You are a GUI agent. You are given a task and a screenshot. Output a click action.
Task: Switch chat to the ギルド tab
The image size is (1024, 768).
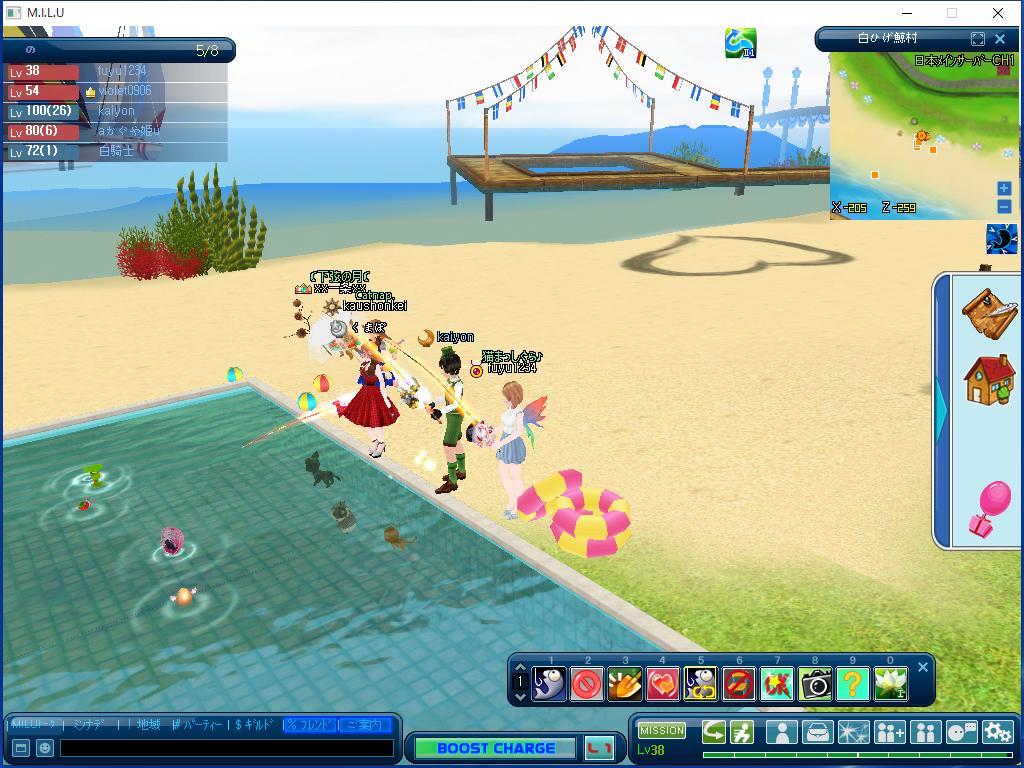[x=255, y=725]
